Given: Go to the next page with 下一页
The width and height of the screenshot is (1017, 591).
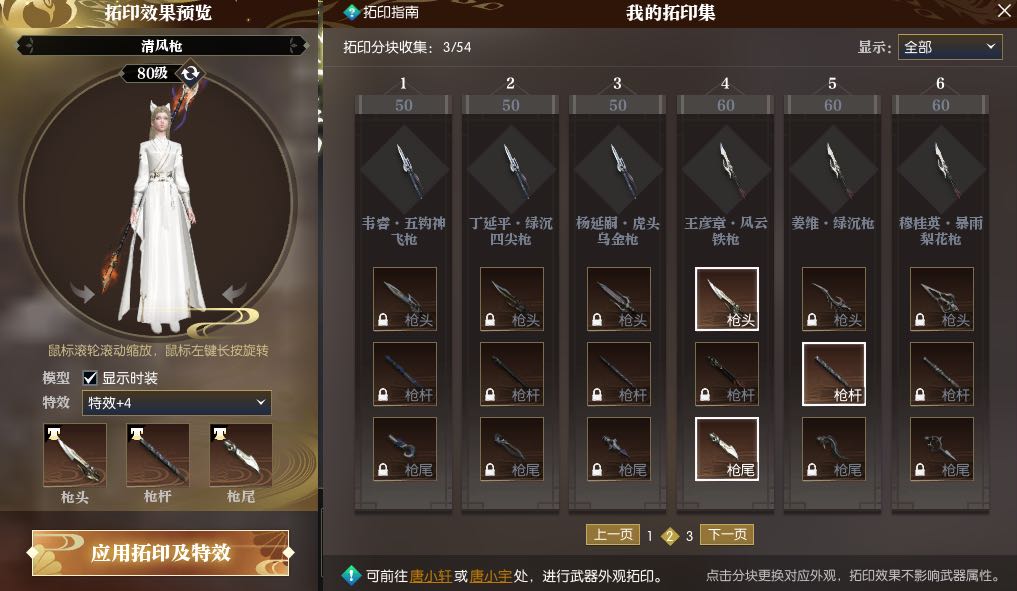Looking at the screenshot, I should tap(726, 535).
